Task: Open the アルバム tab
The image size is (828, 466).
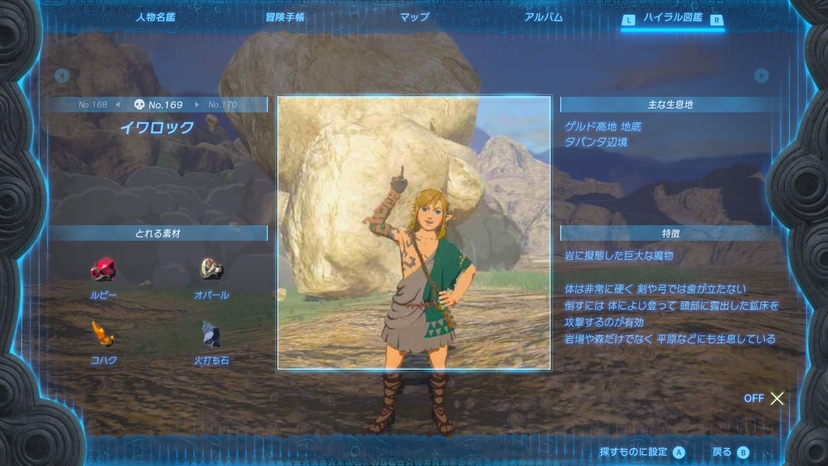Action: [x=543, y=17]
